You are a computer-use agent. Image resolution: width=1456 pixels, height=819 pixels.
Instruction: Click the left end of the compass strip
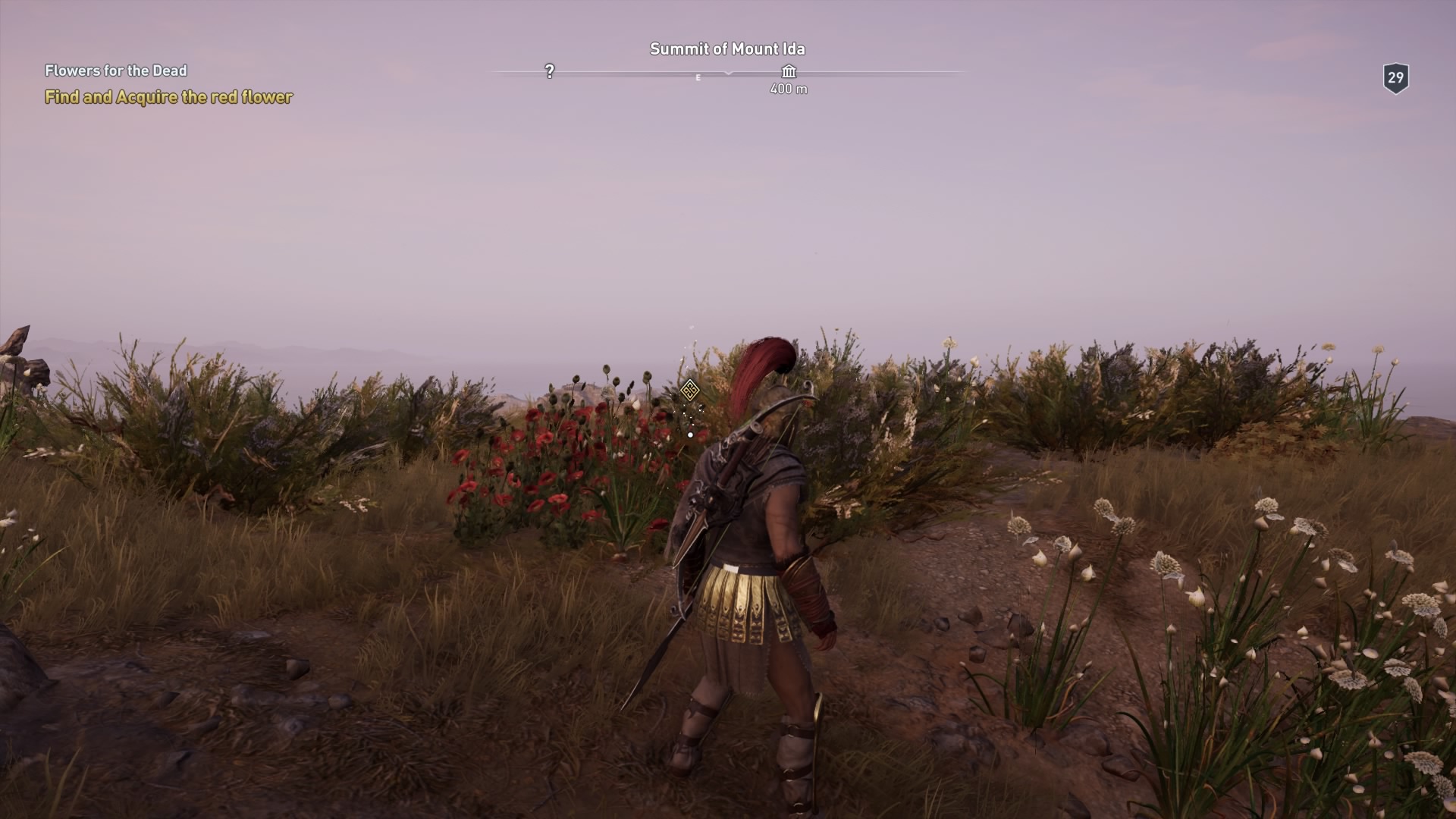497,73
